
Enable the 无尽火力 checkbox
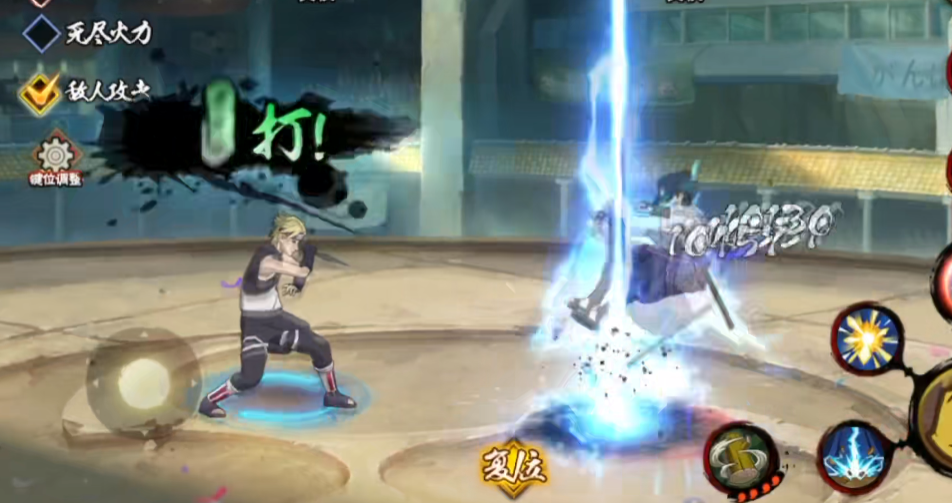click(x=42, y=33)
